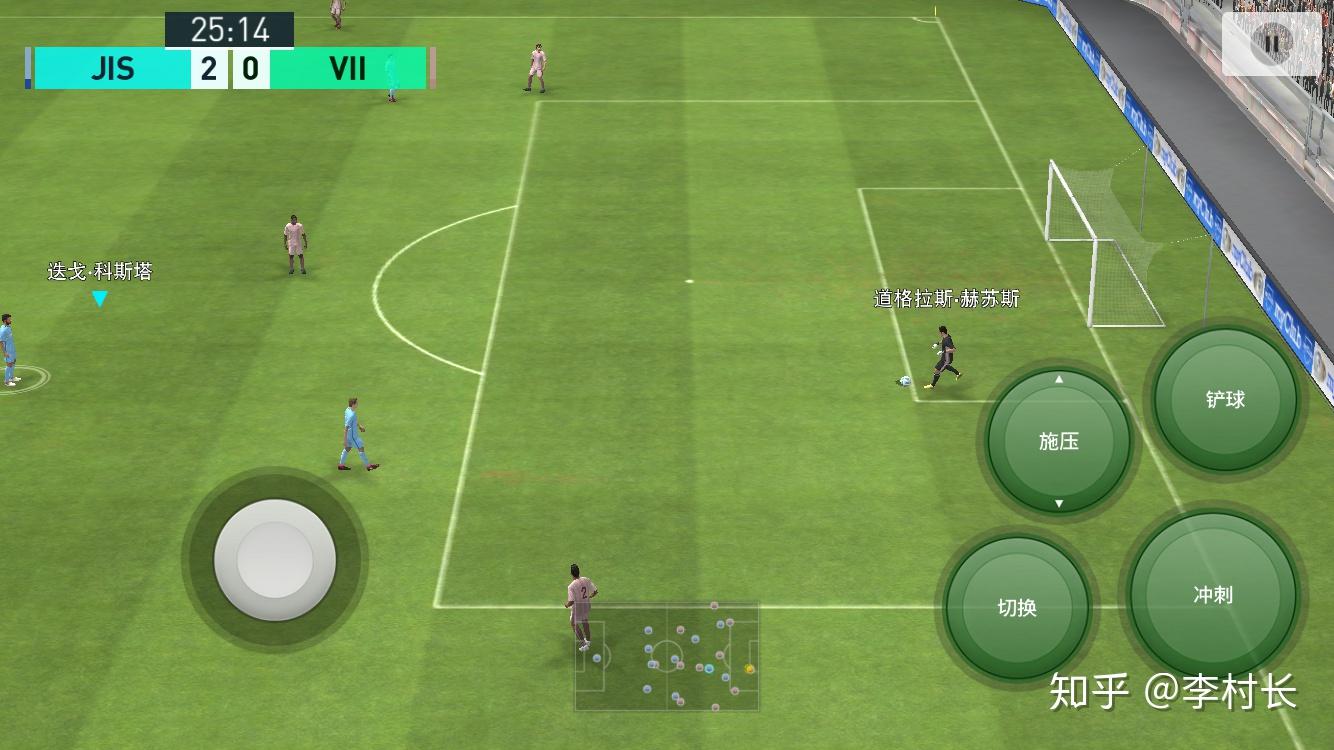
Task: Tap the 切换 switch player button
Action: point(1017,607)
